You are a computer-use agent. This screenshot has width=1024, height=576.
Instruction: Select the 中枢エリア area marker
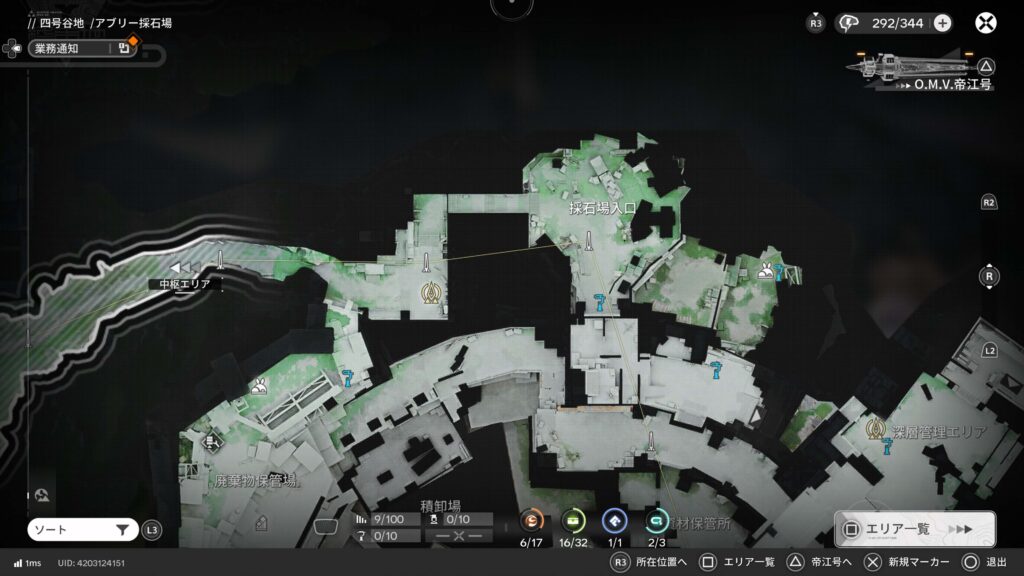coord(184,270)
